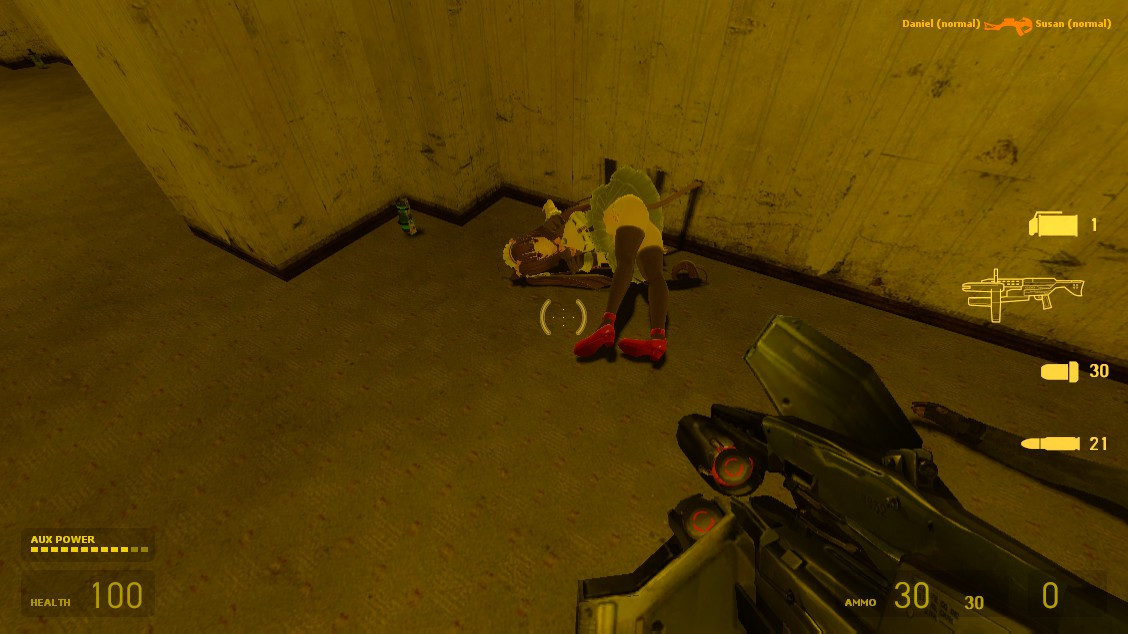The width and height of the screenshot is (1128, 634).
Task: Click the short bullet icon beside 30
Action: (1059, 372)
